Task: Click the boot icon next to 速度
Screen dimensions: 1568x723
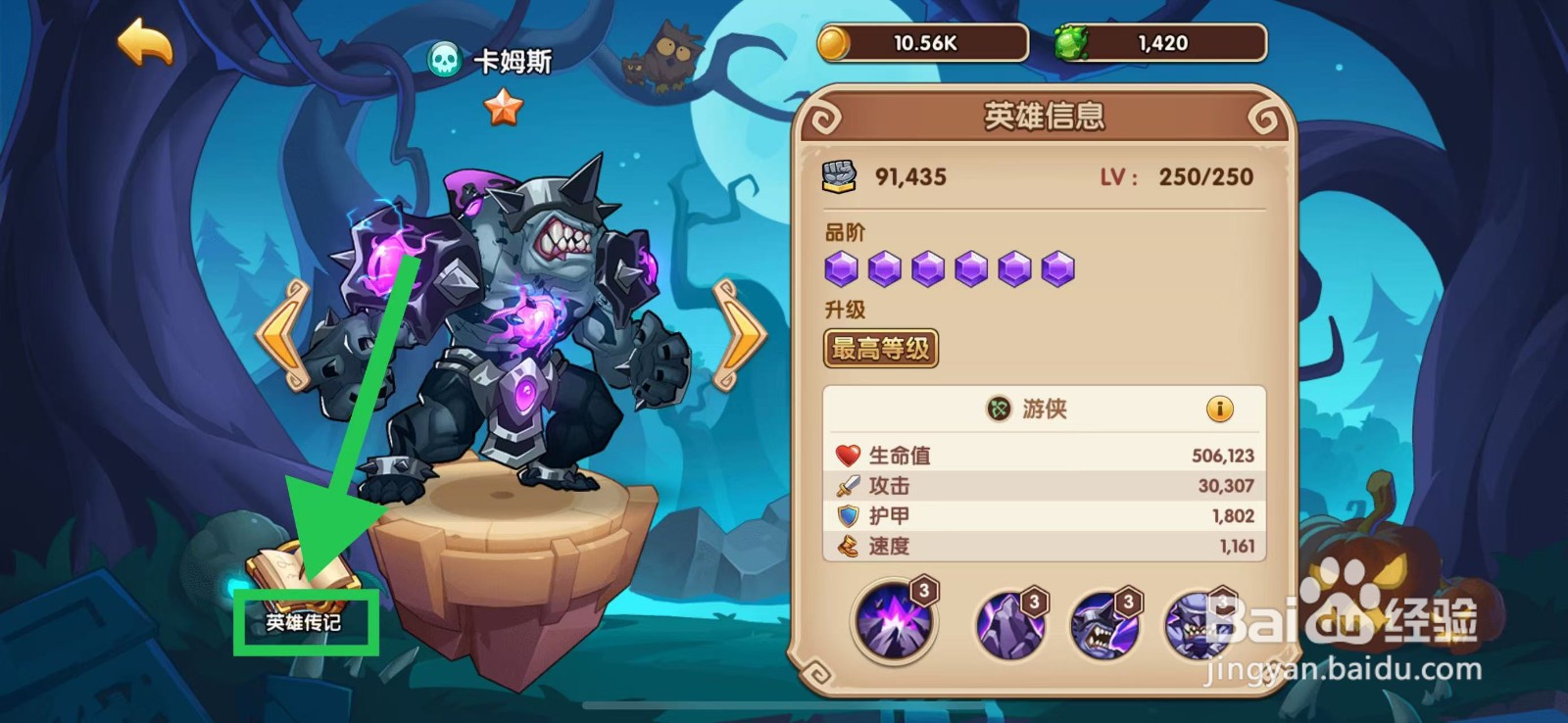Action: click(848, 547)
